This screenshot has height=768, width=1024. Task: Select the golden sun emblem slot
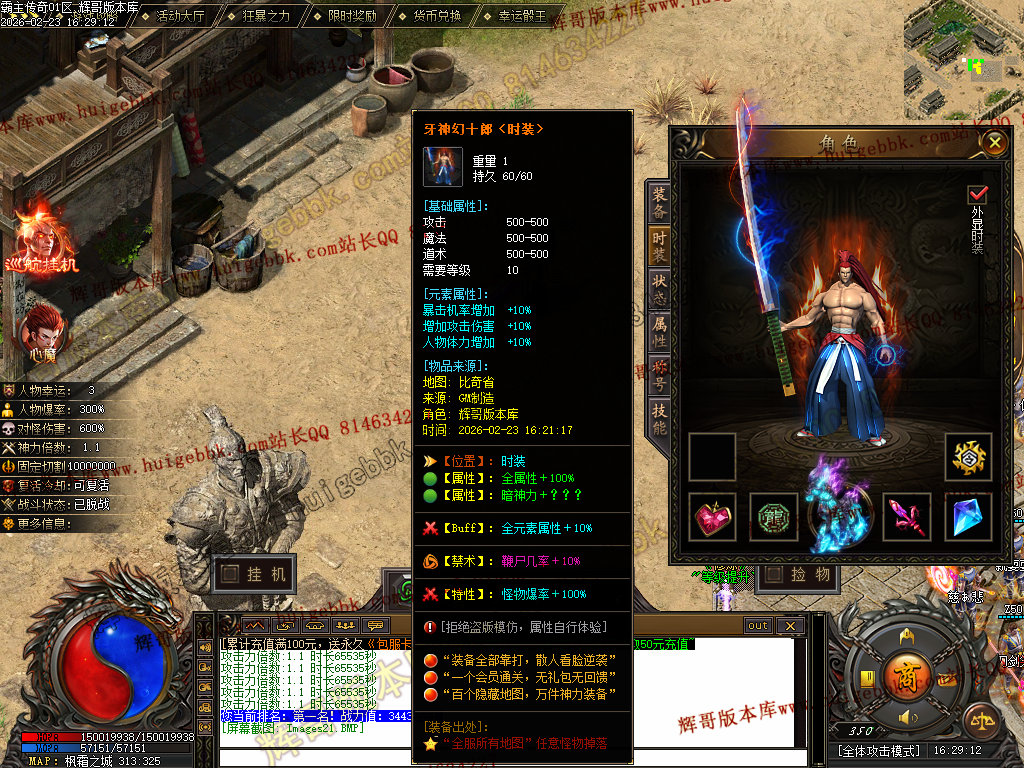(x=968, y=457)
